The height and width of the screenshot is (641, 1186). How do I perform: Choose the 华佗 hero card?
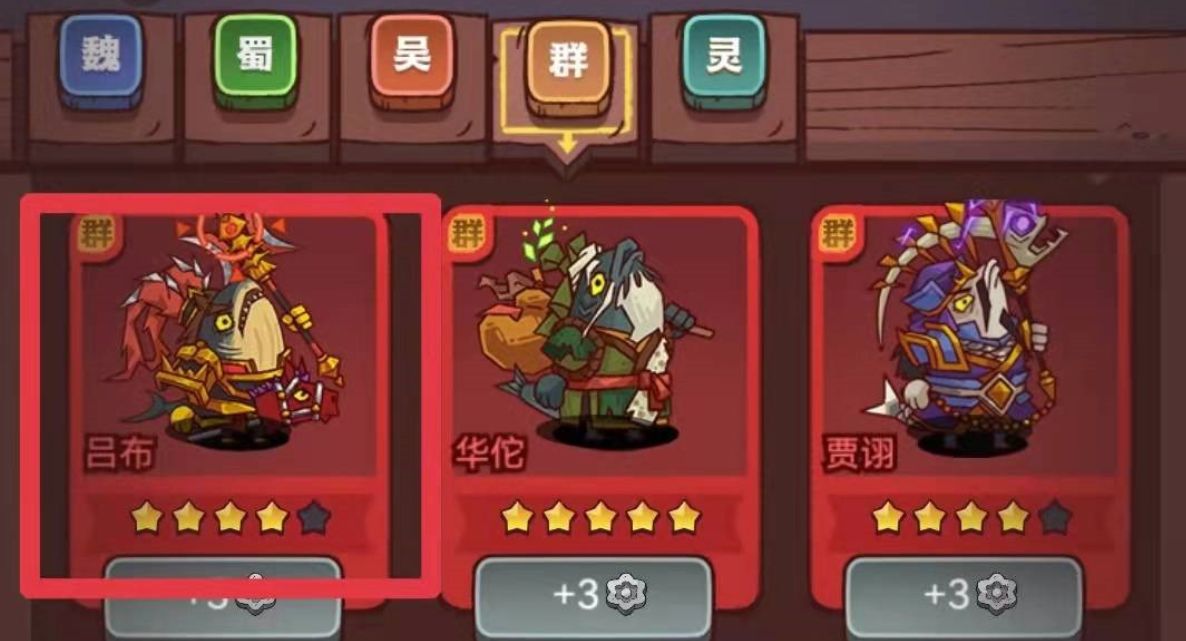pyautogui.click(x=598, y=350)
